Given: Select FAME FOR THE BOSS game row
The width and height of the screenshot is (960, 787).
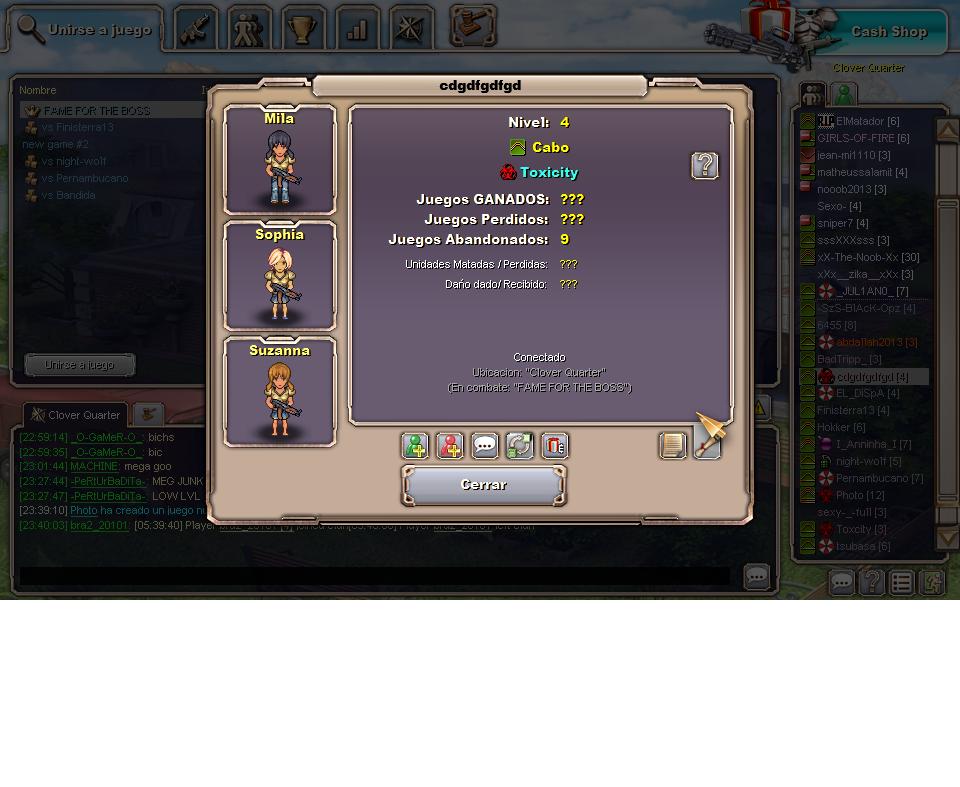Looking at the screenshot, I should click(x=97, y=111).
